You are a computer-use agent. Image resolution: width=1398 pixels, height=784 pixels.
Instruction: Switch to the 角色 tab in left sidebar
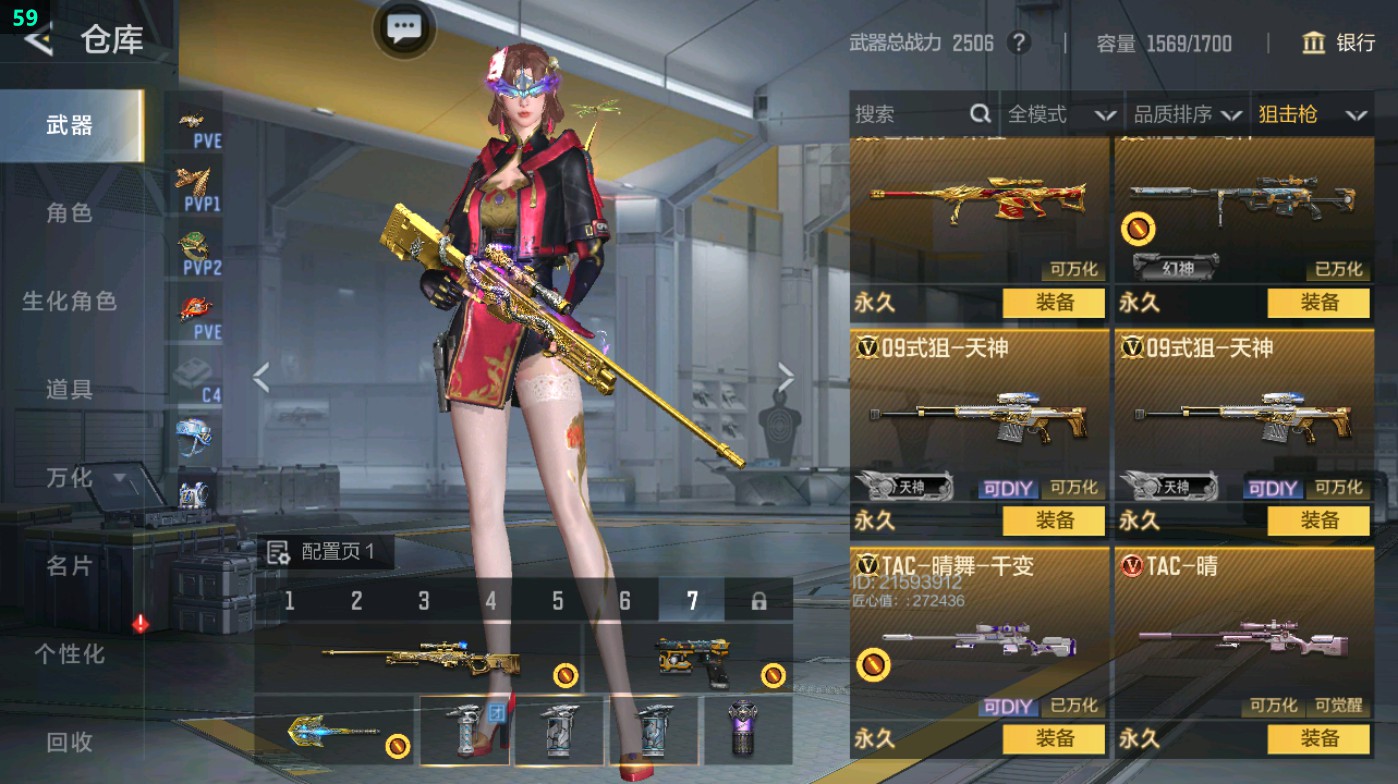[72, 213]
